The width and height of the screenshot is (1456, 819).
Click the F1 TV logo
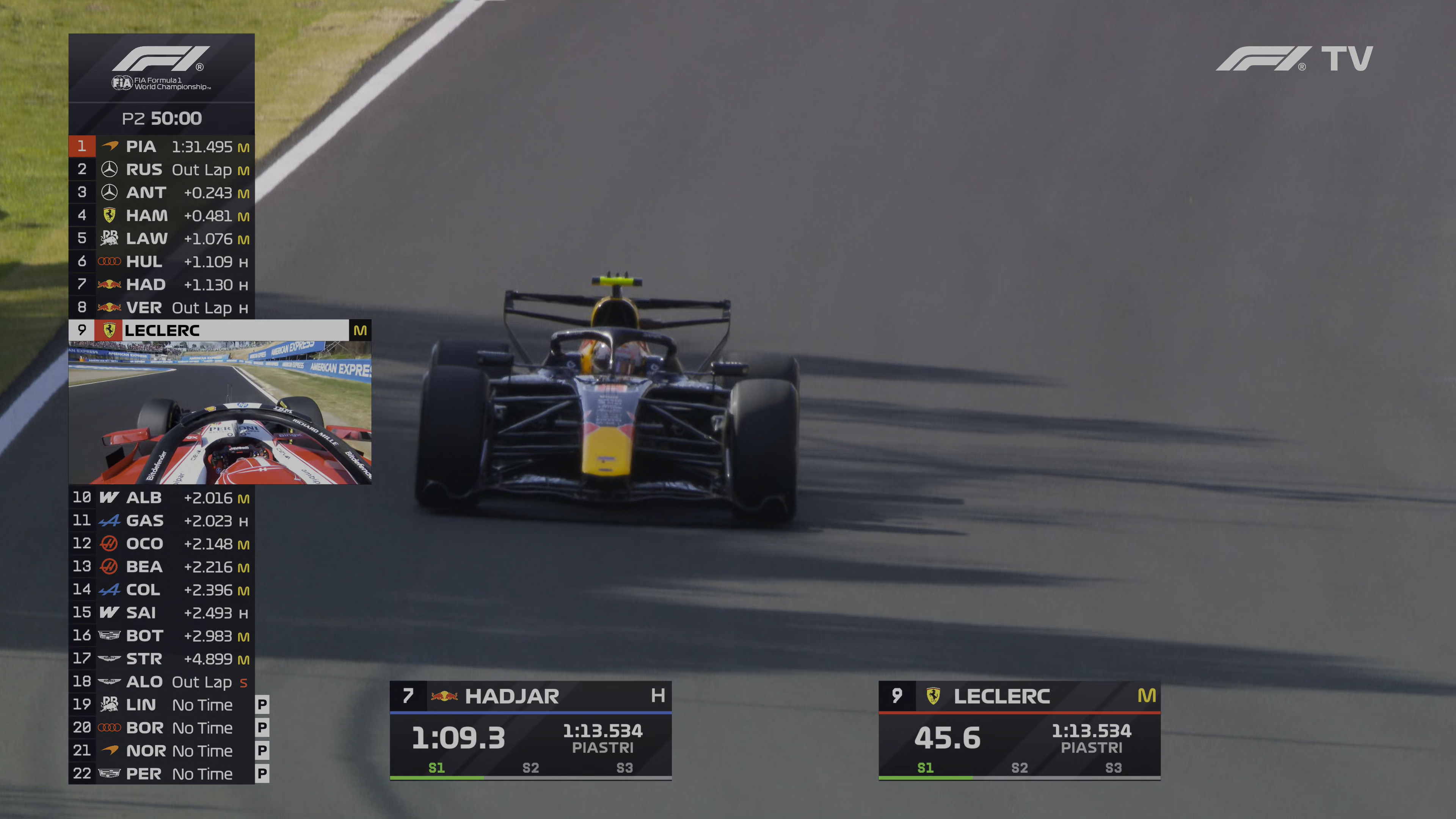tap(1294, 59)
